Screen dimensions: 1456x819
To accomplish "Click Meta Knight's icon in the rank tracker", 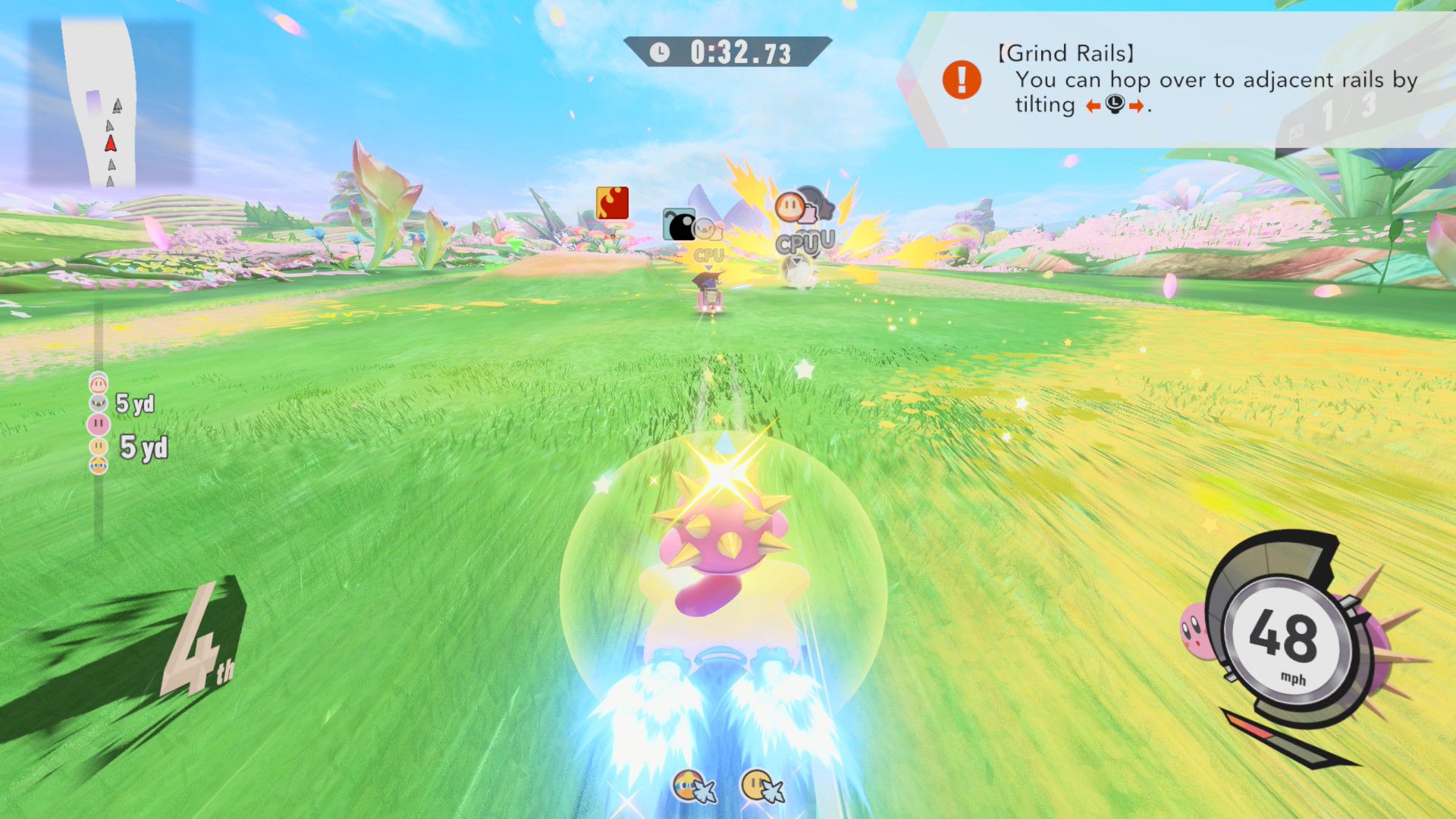I will [x=99, y=403].
